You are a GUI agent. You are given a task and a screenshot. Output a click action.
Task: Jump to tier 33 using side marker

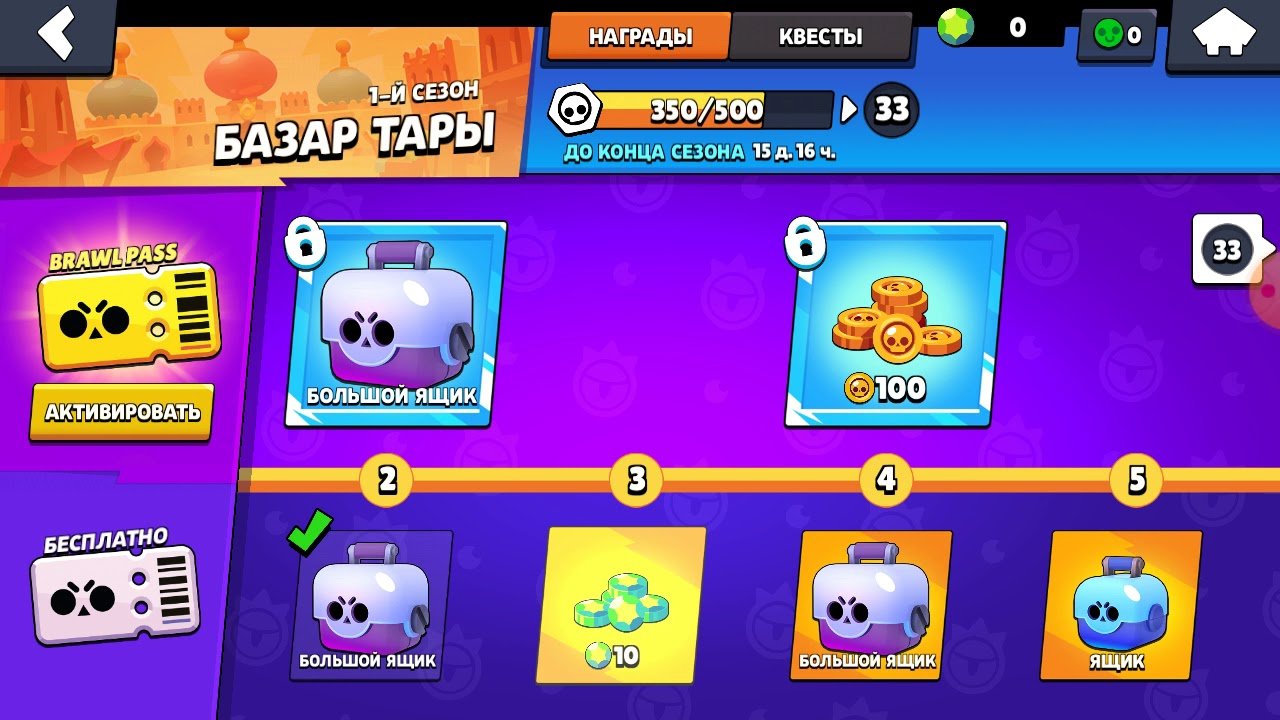click(x=1228, y=249)
